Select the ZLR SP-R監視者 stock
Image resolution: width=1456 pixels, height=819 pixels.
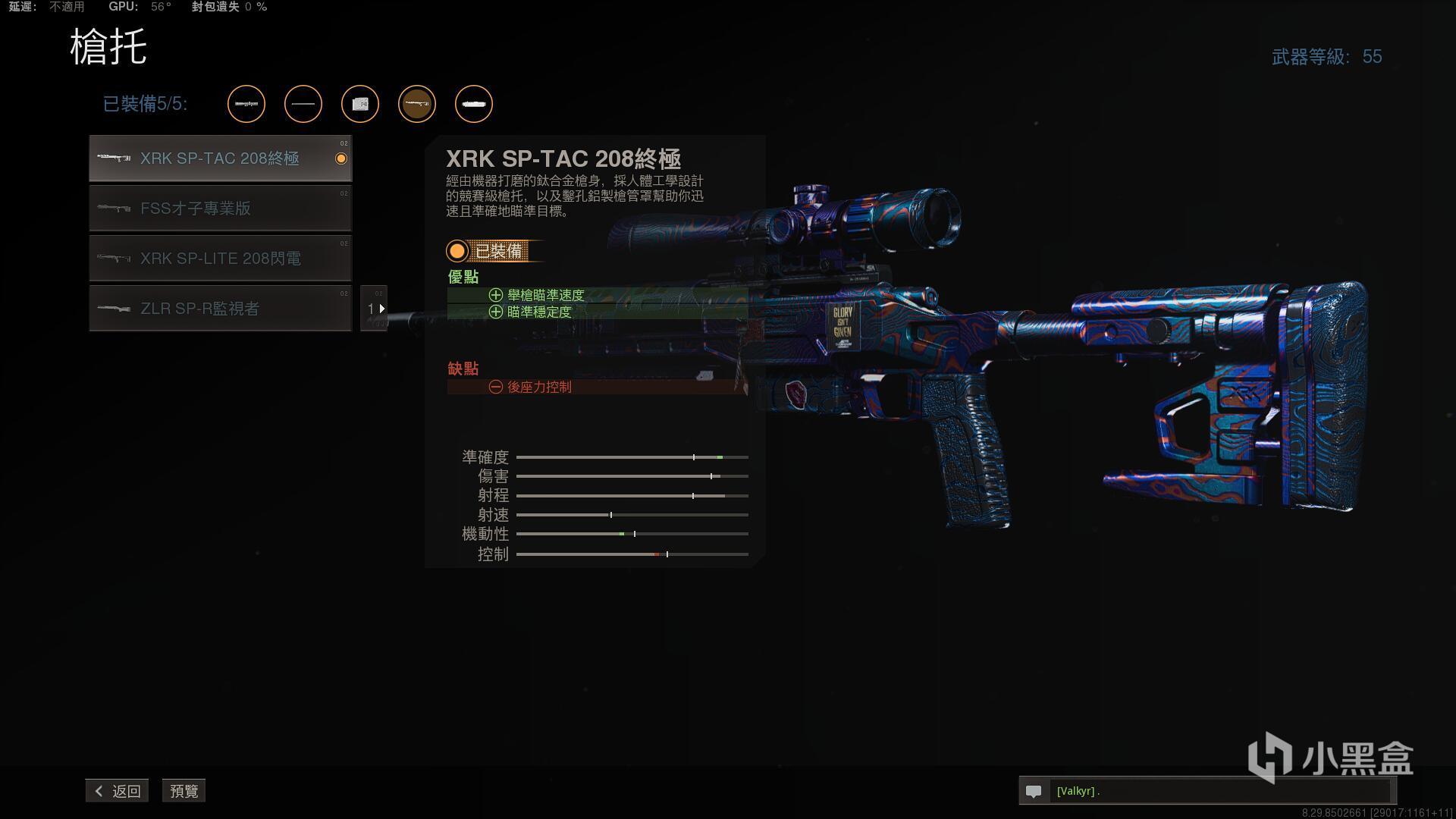tap(220, 309)
